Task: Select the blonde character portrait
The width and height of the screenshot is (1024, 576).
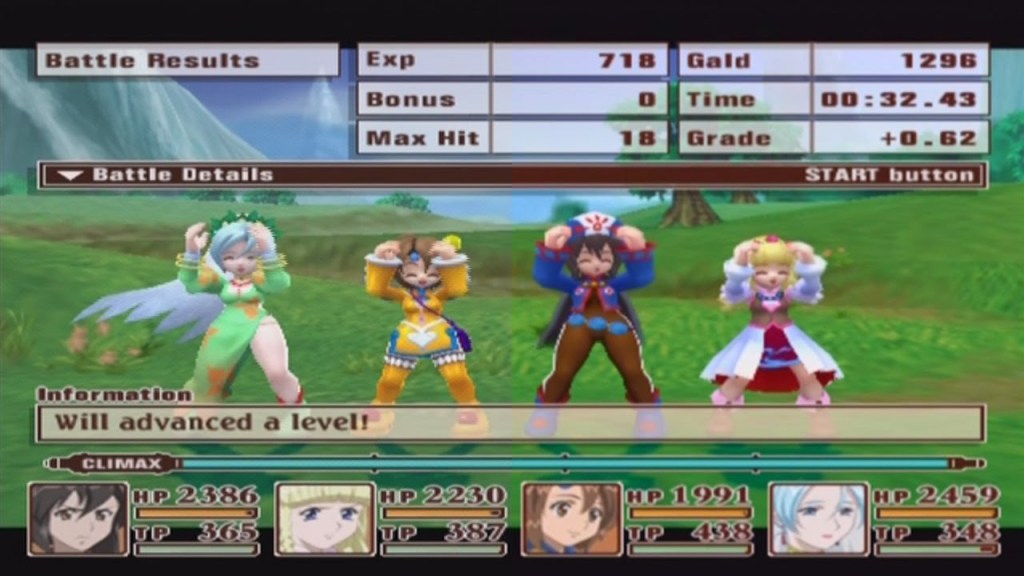Action: [x=325, y=518]
